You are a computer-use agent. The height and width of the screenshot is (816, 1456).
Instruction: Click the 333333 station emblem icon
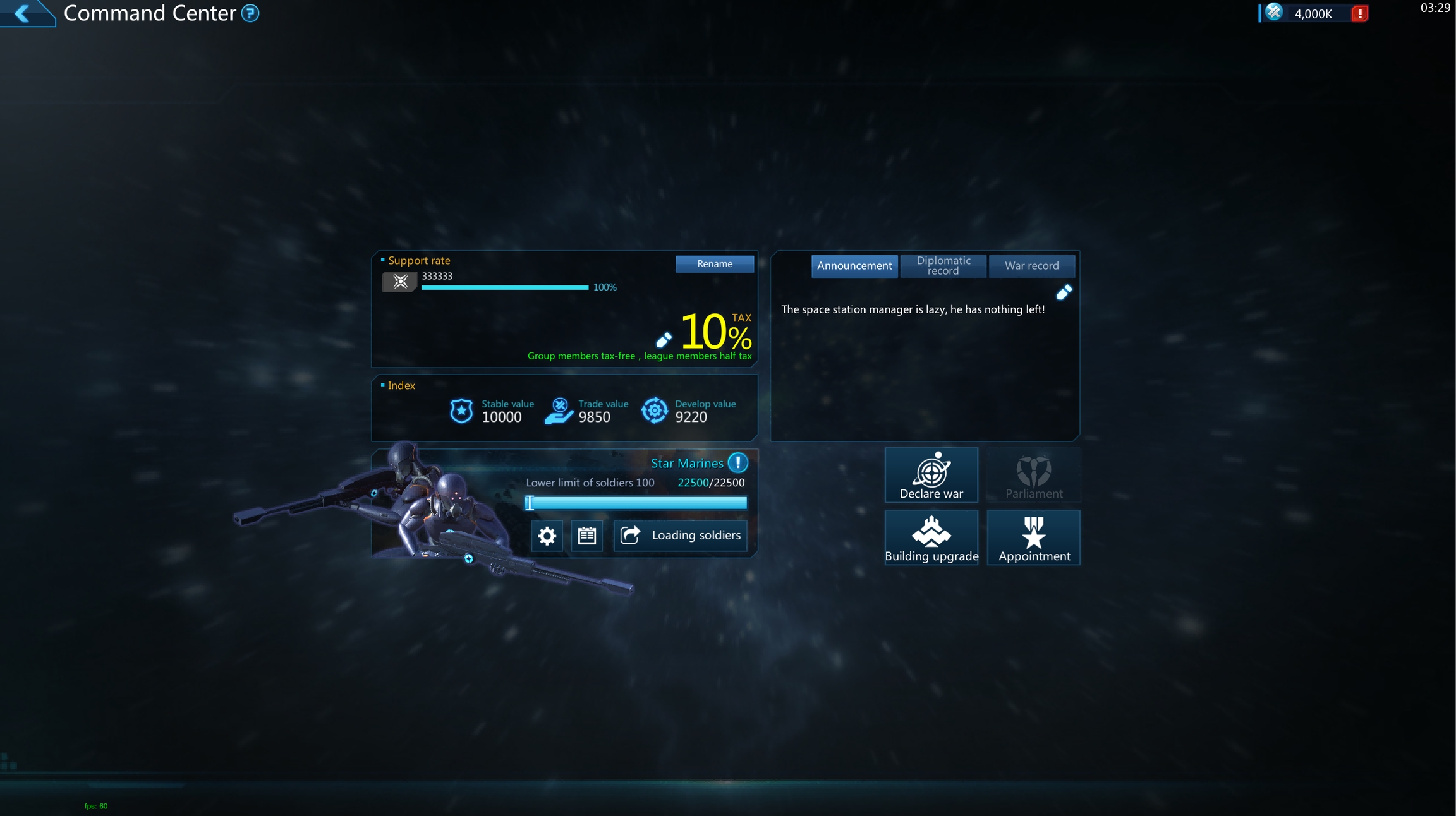tap(399, 282)
